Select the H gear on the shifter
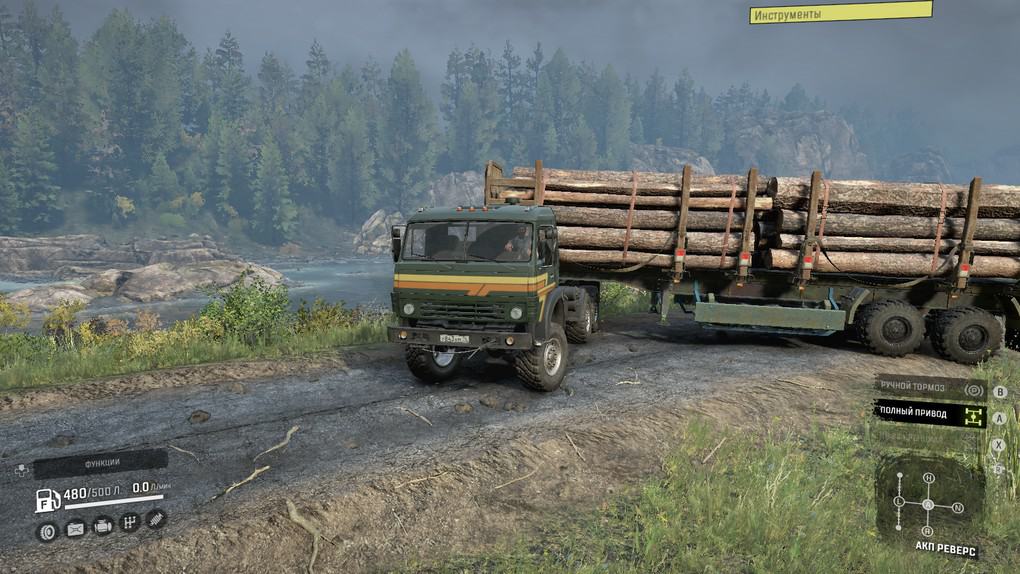 pyautogui.click(x=928, y=478)
